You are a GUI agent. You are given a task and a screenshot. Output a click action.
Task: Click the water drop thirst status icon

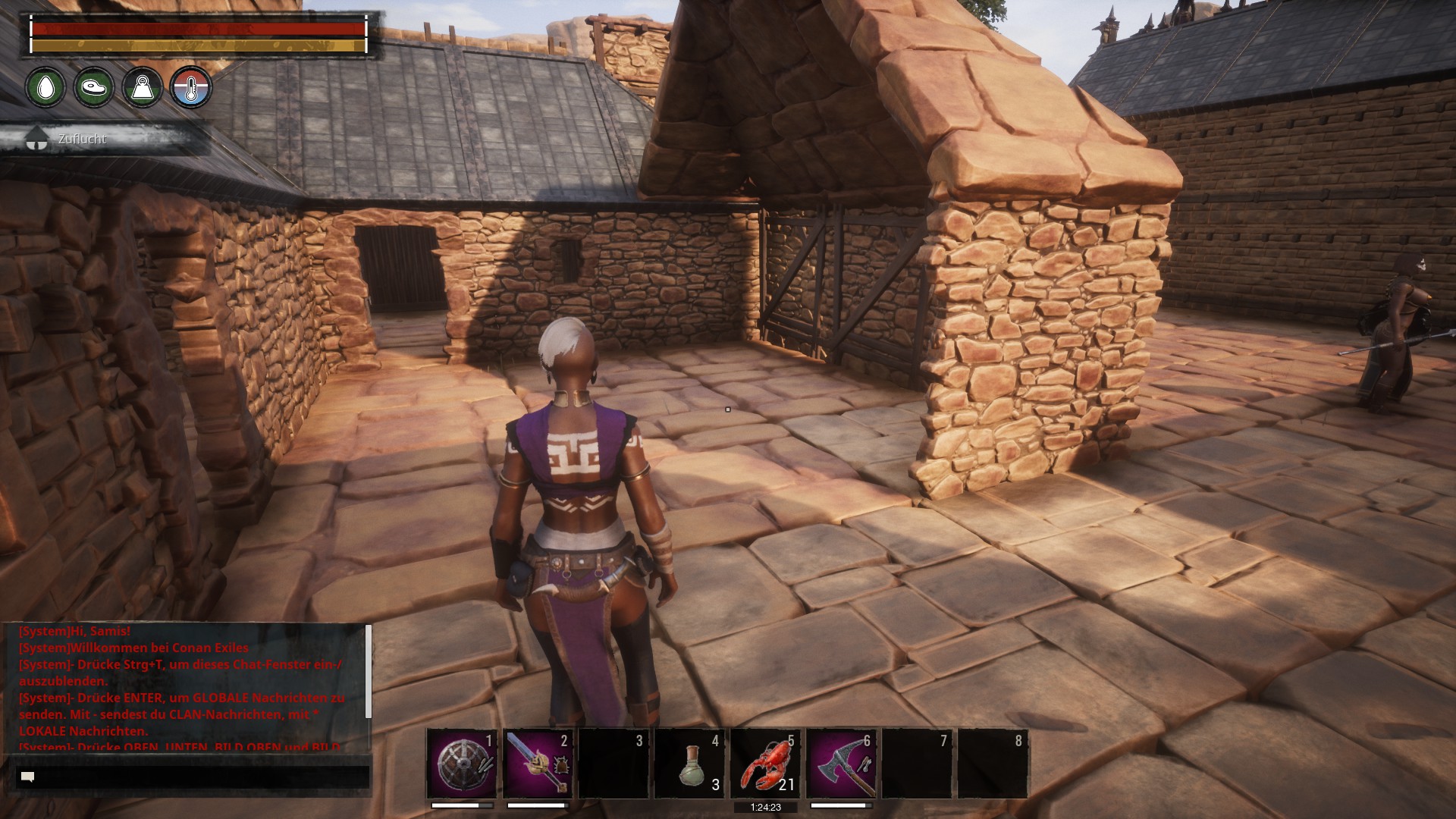point(45,87)
